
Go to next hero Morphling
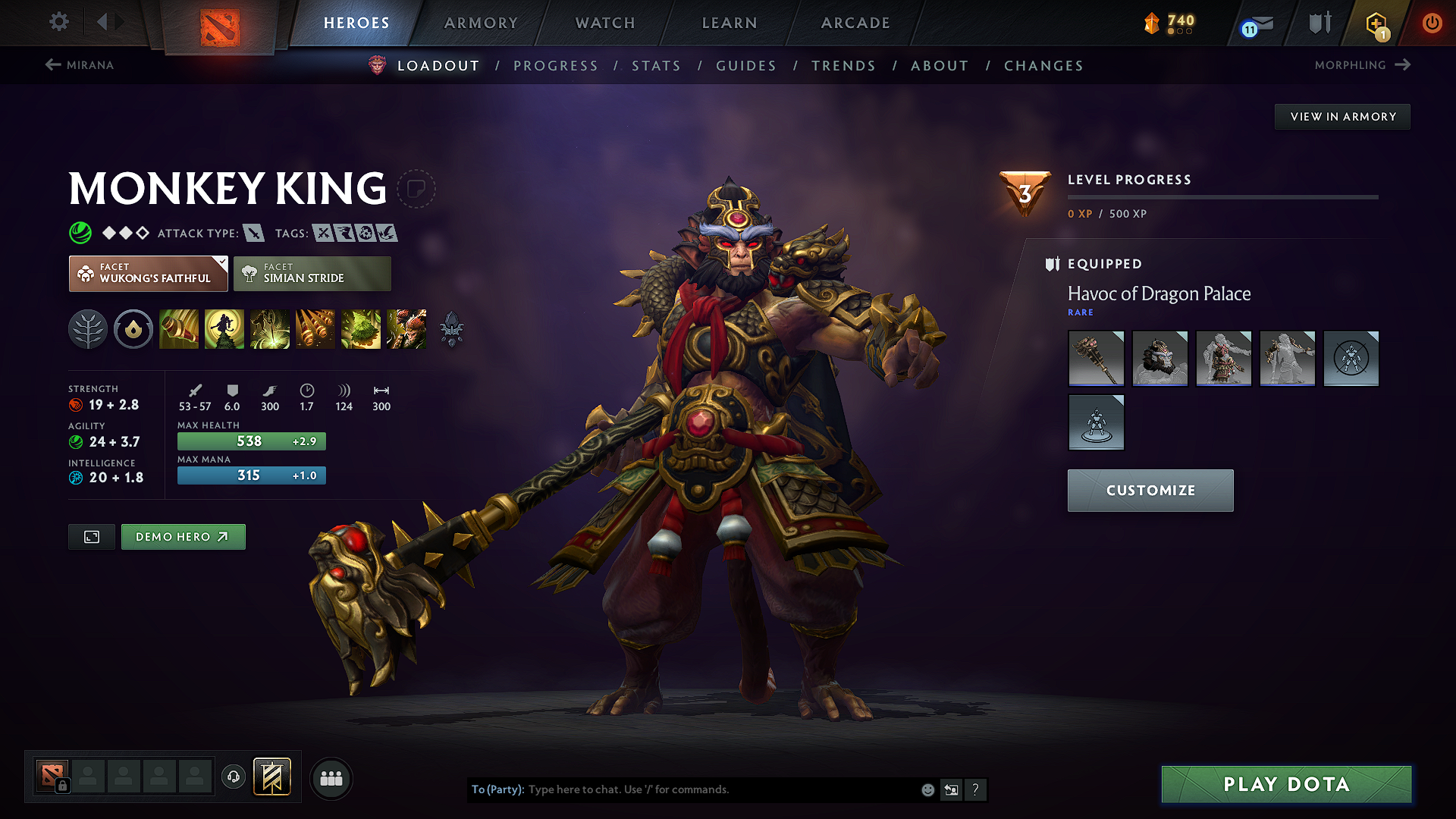[1362, 65]
